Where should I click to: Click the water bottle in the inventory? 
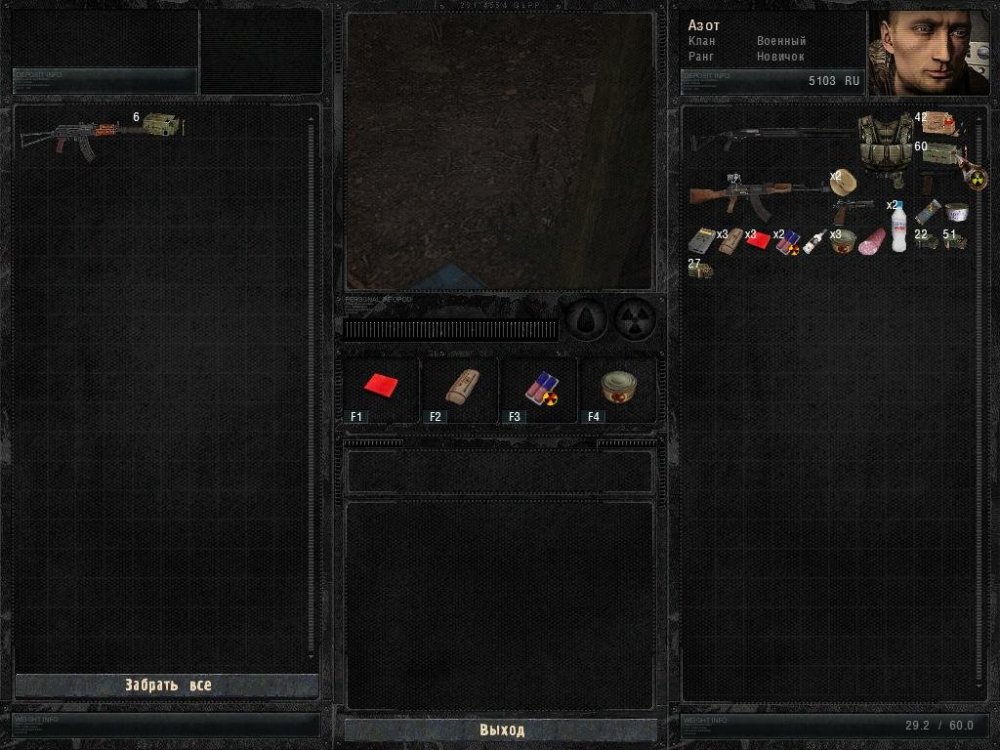(899, 229)
